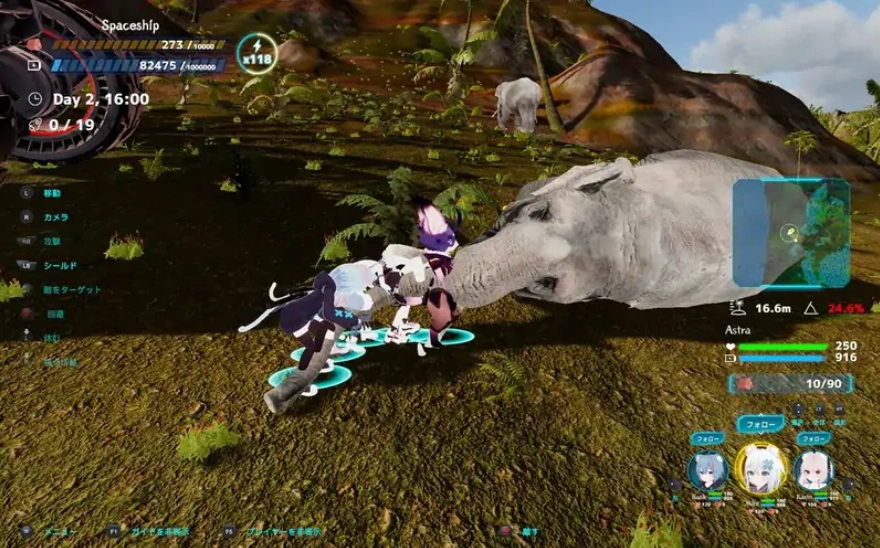Select the center white-haired companion portrait
Screen dimensions: 880x548
pyautogui.click(x=759, y=467)
